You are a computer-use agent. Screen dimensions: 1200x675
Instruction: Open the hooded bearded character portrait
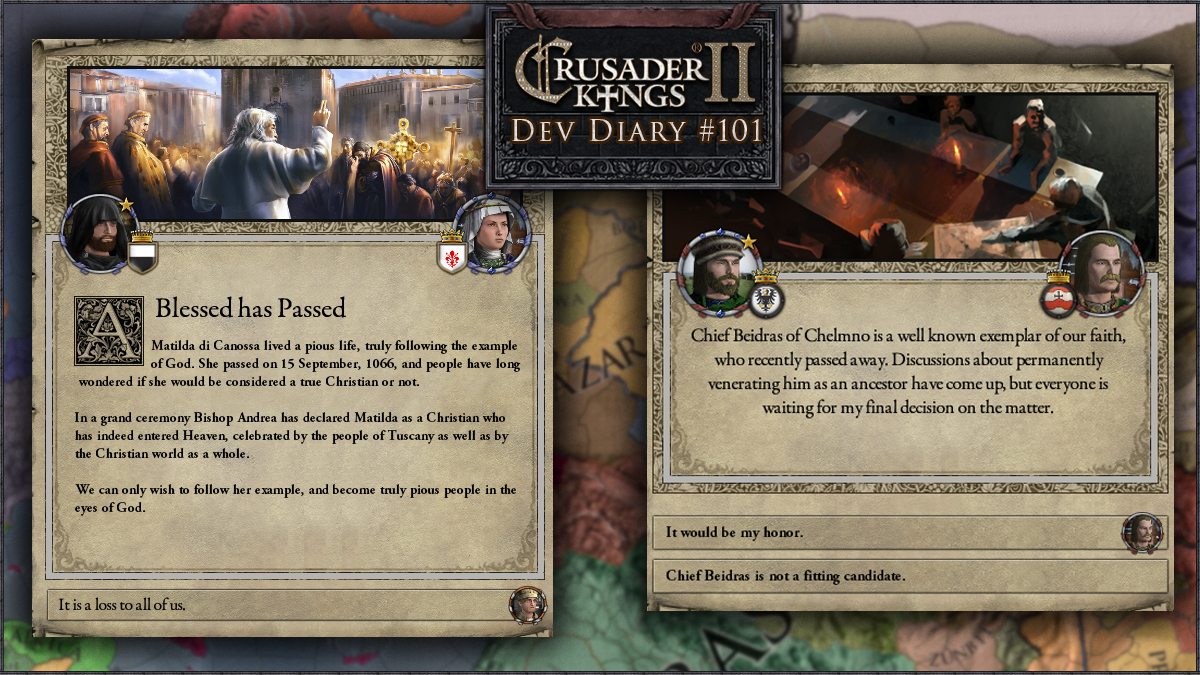97,234
